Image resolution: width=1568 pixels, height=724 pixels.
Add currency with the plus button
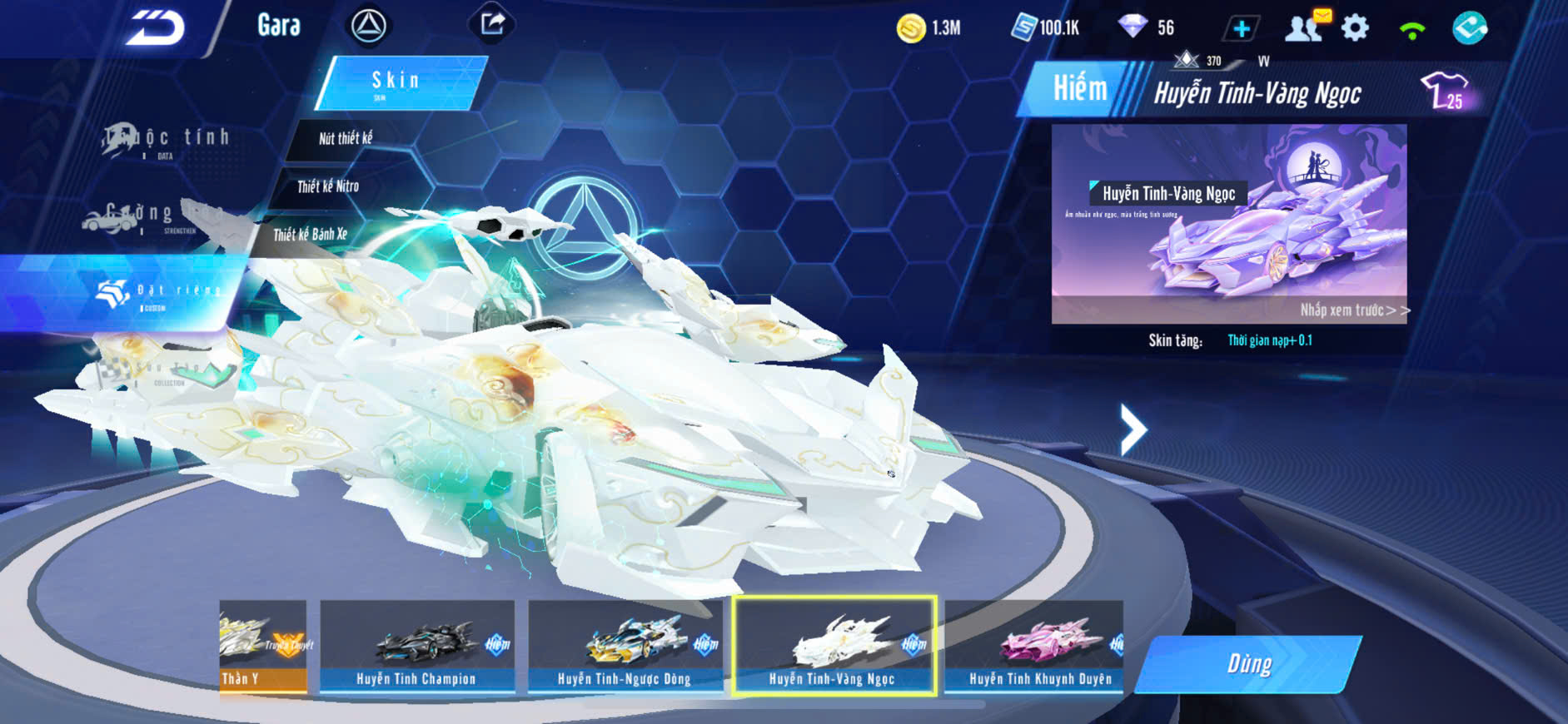point(1241,29)
